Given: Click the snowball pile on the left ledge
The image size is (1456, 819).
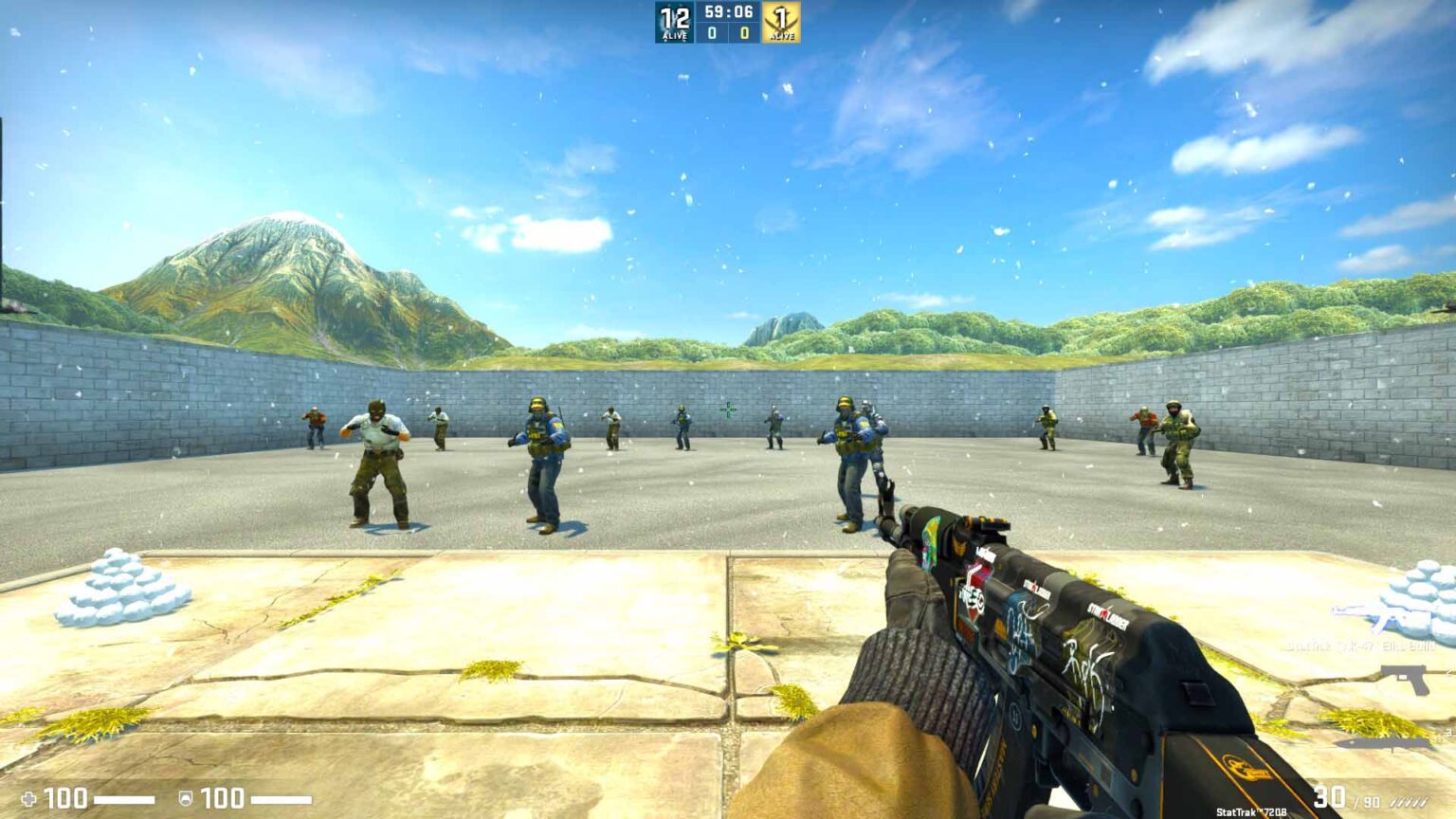Looking at the screenshot, I should point(118,586).
